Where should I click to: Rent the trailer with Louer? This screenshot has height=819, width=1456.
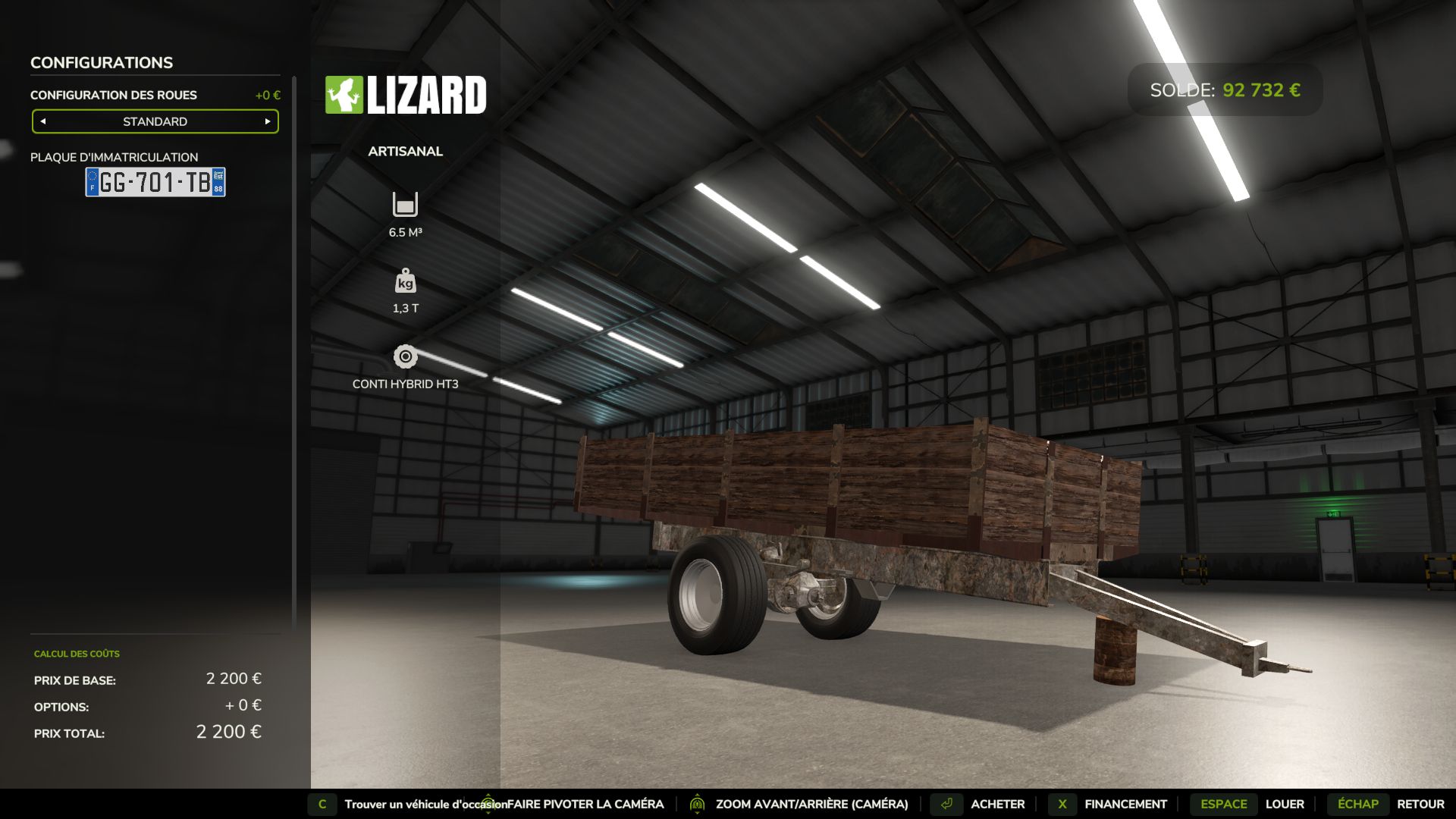pos(1284,804)
